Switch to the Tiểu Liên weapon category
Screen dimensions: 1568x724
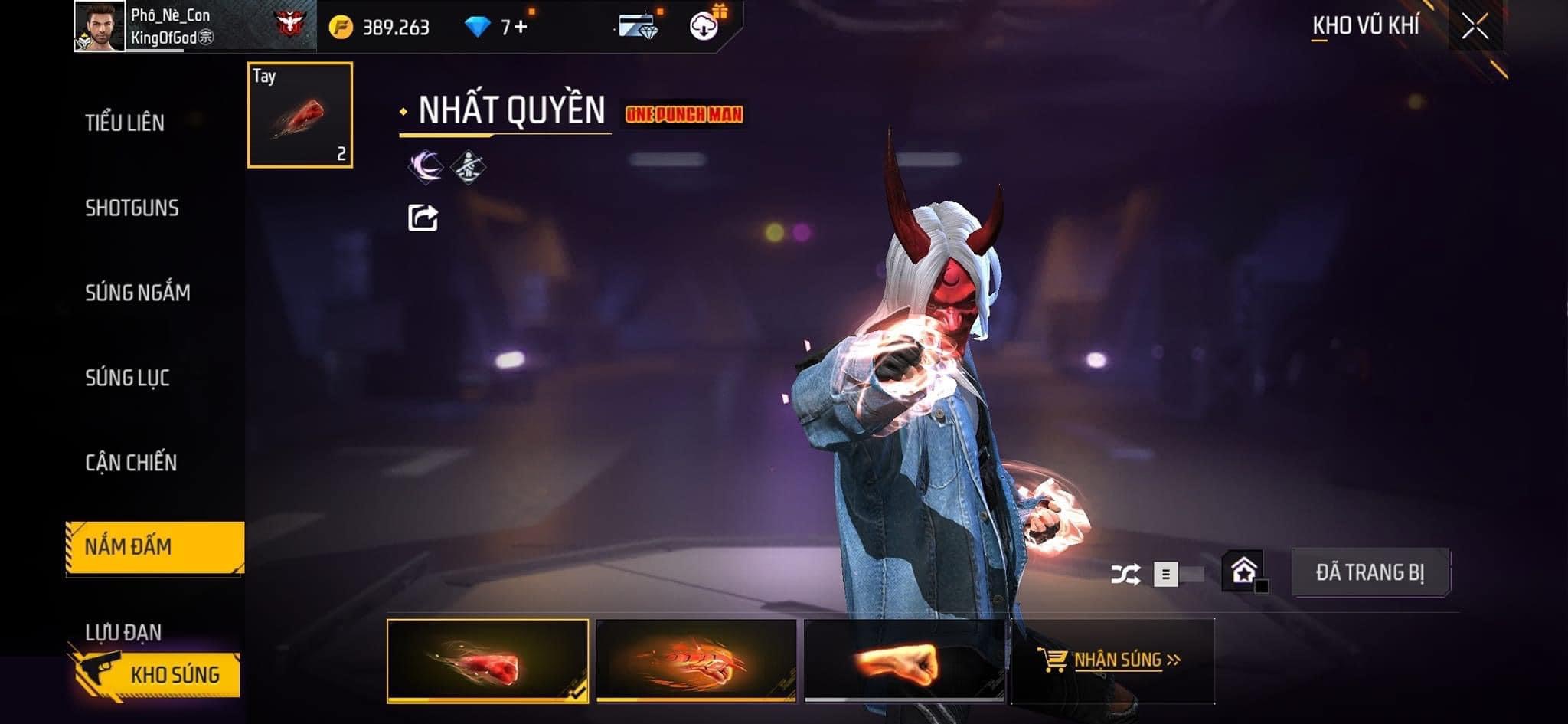click(125, 123)
